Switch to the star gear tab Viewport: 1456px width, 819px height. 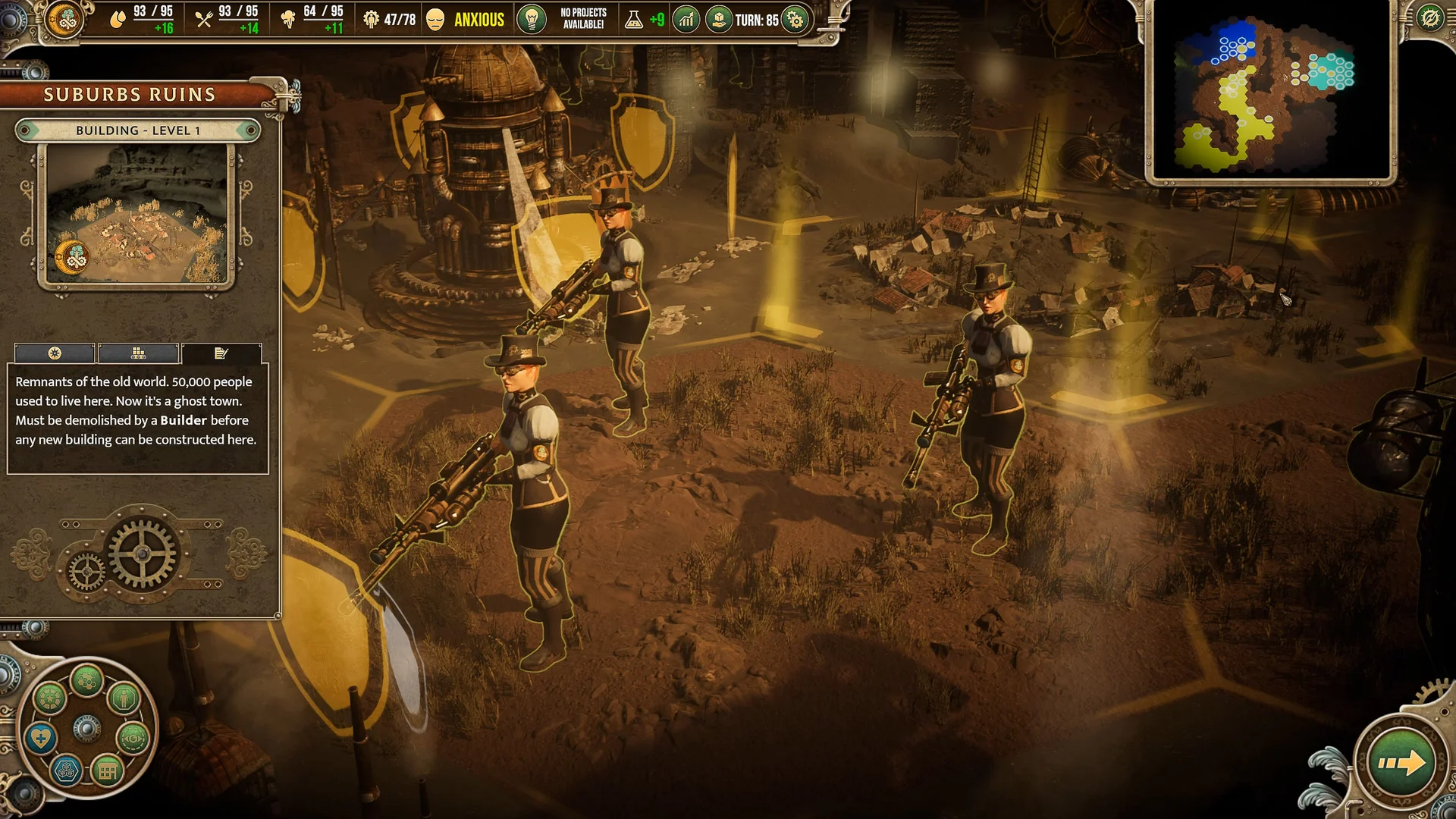click(x=55, y=353)
